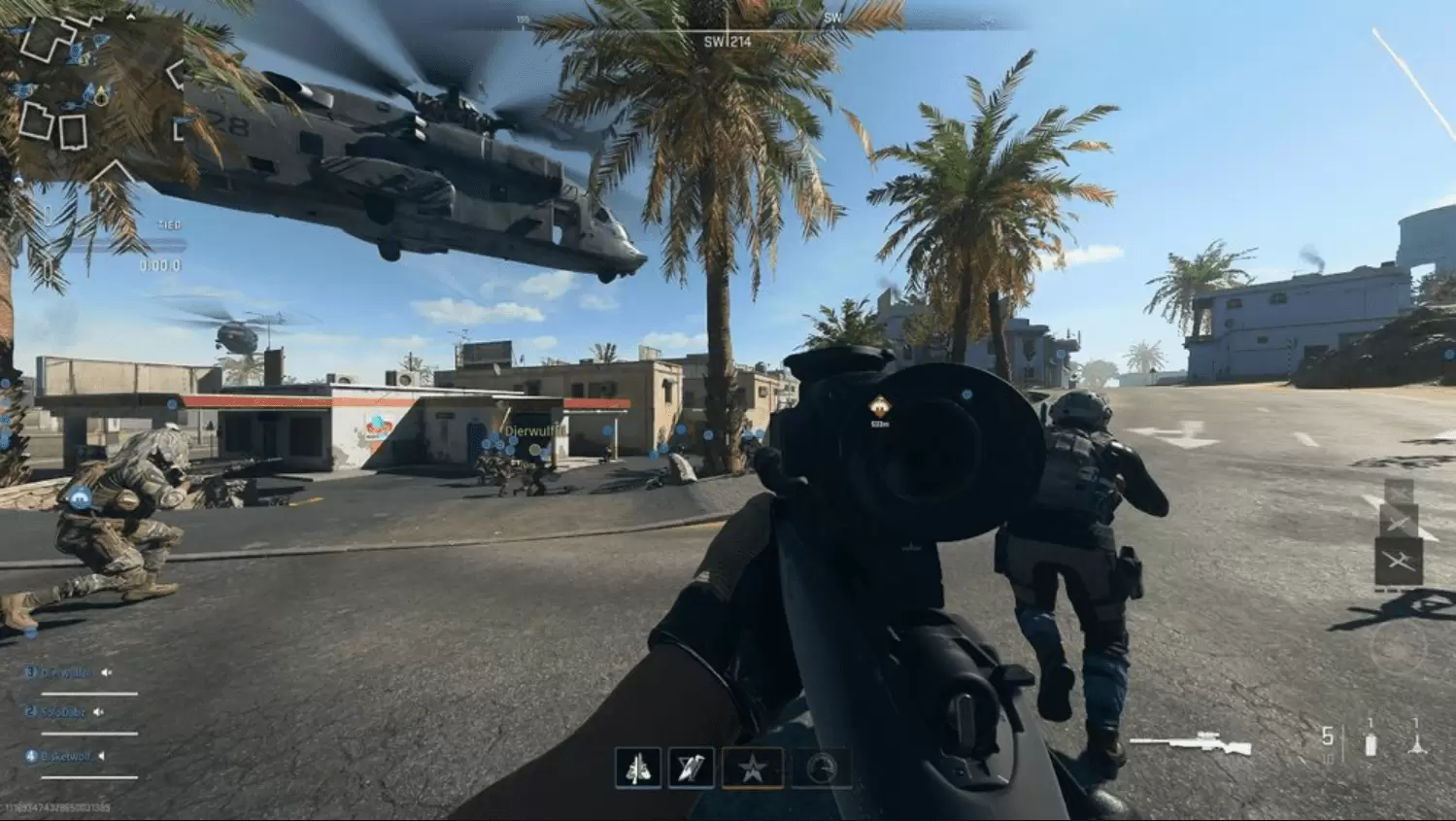1456x821 pixels.
Task: Toggle Basketwolf's voice chat indicator
Action: (x=101, y=756)
